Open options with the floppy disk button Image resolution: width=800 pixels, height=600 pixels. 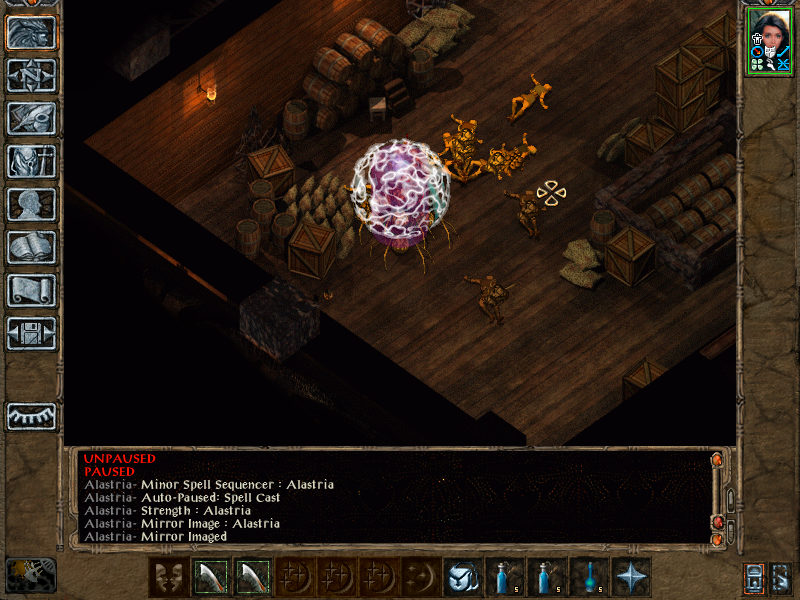coord(31,333)
